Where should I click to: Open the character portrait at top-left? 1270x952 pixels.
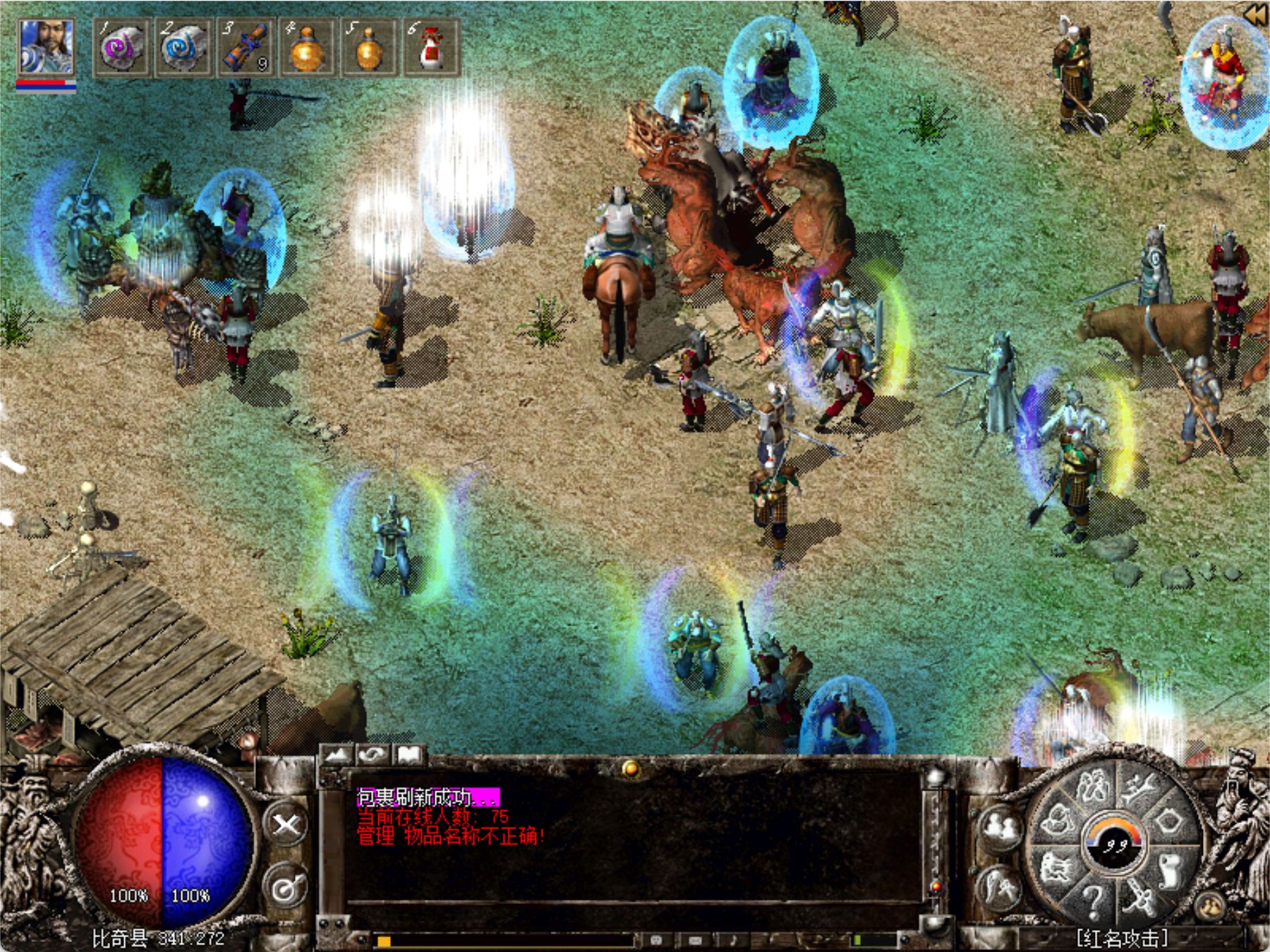click(46, 48)
